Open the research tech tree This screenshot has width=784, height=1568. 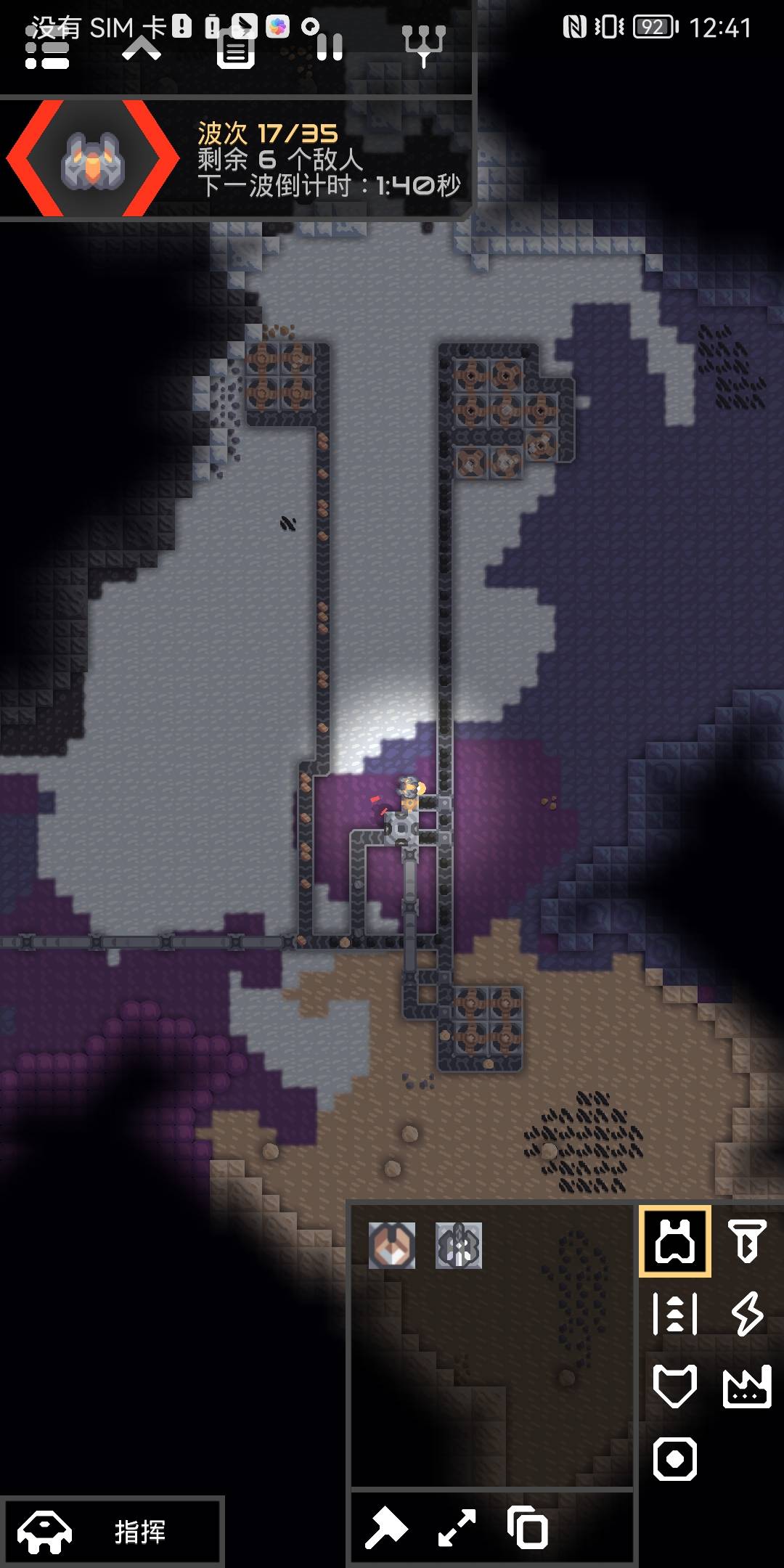pos(424,45)
